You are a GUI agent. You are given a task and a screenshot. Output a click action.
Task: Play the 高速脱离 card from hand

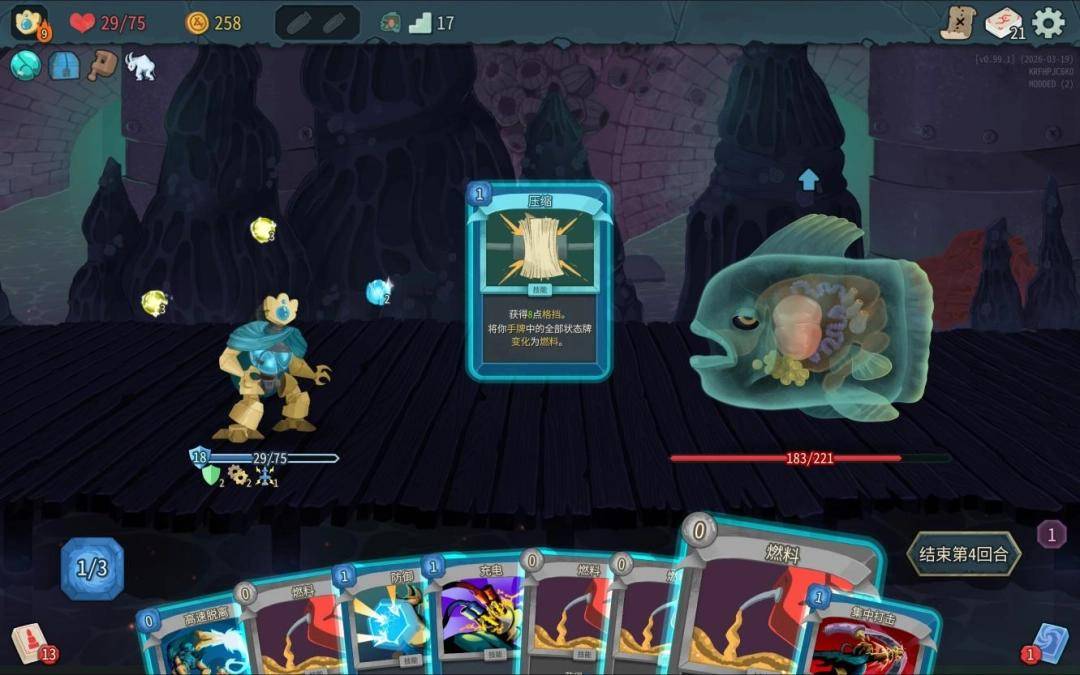coord(190,635)
